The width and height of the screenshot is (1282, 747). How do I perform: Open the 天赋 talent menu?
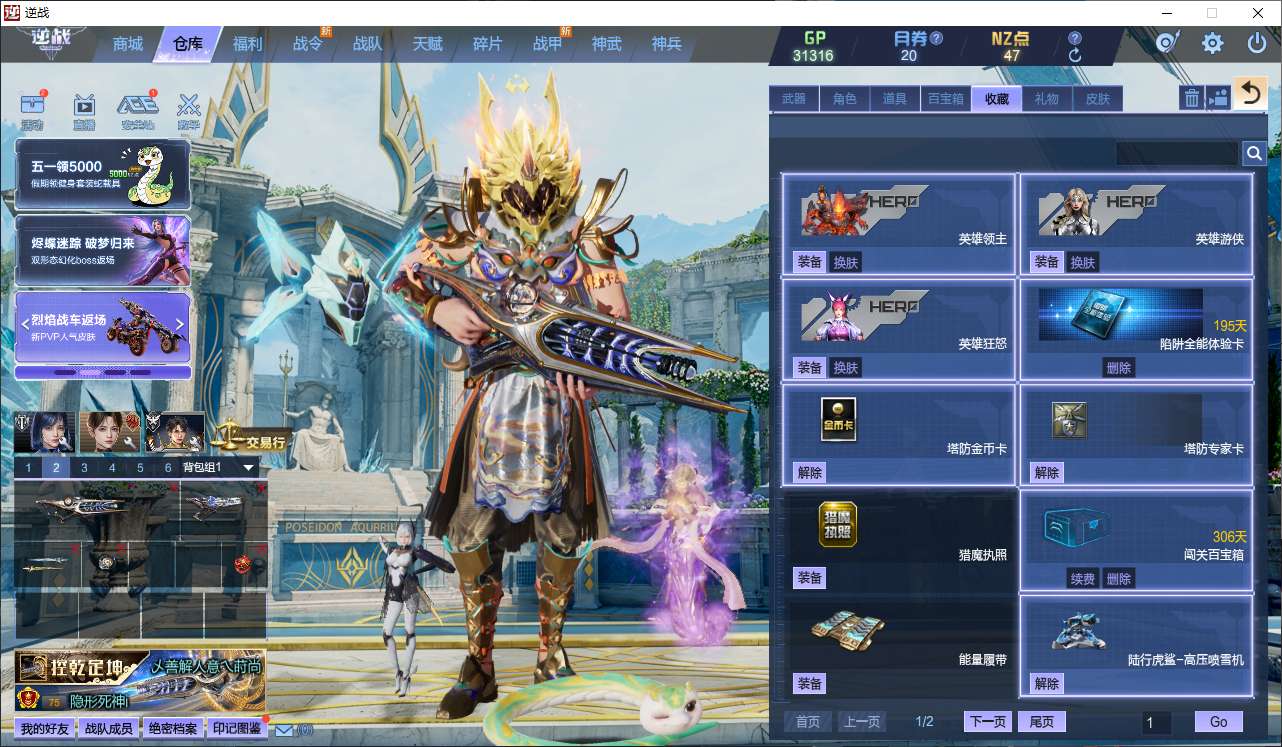427,44
